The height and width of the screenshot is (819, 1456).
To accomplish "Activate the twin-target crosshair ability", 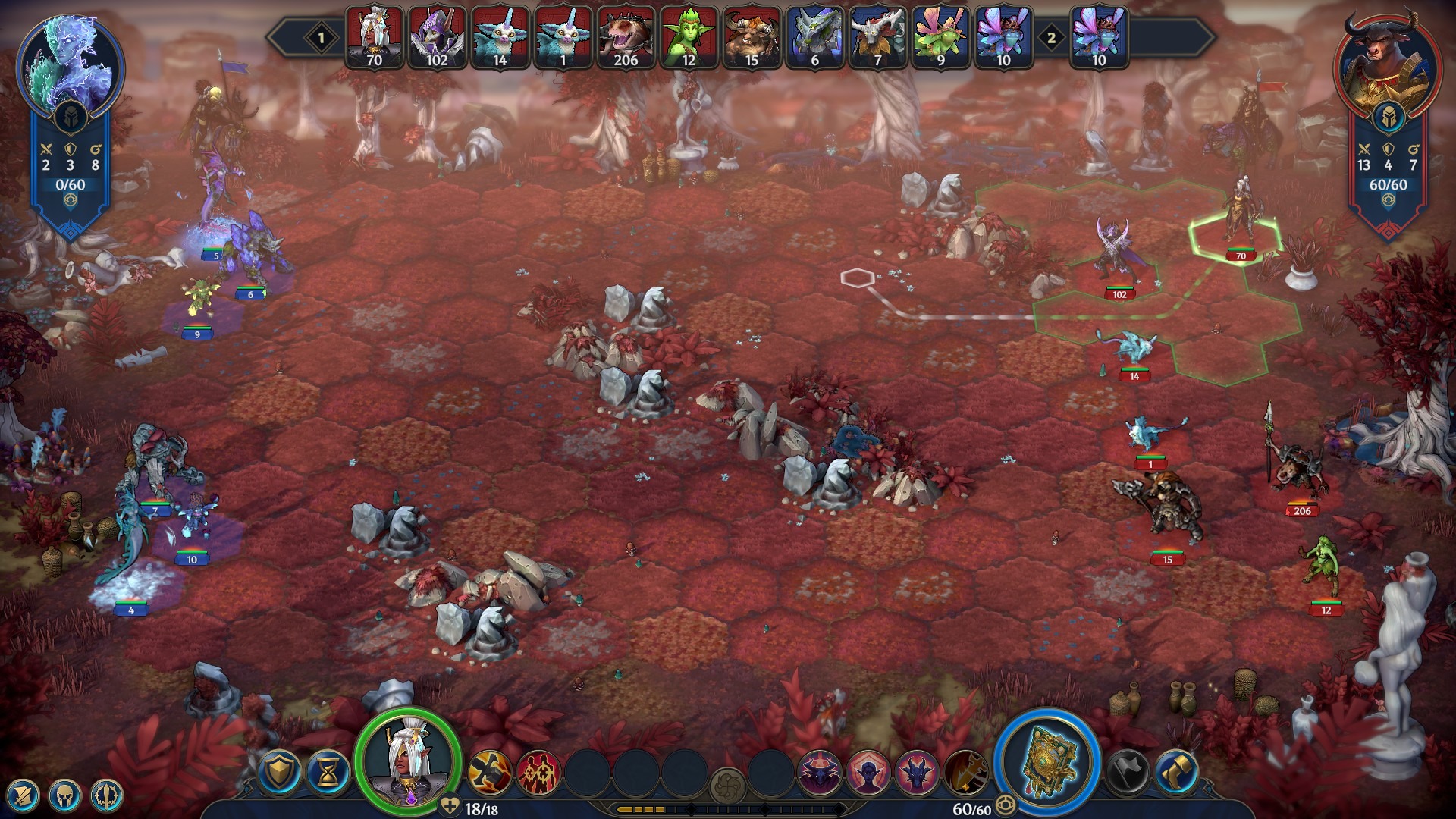I will click(x=538, y=772).
